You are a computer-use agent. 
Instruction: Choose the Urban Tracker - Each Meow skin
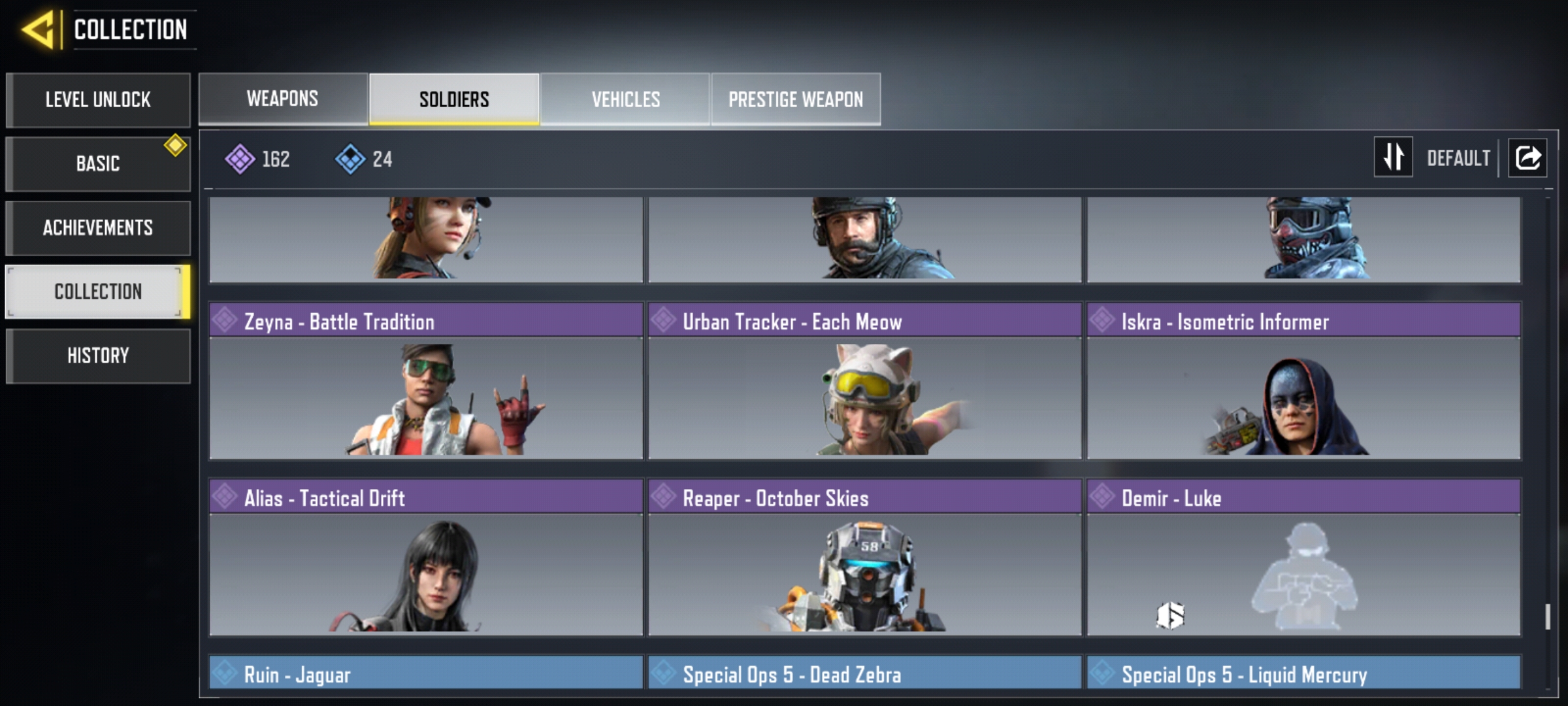click(x=864, y=382)
